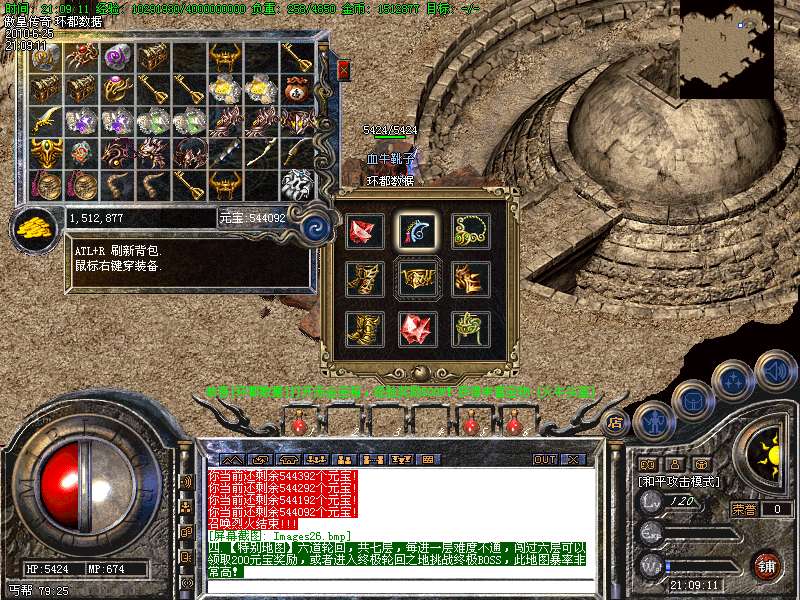
Task: Open the minimap
Action: click(726, 48)
